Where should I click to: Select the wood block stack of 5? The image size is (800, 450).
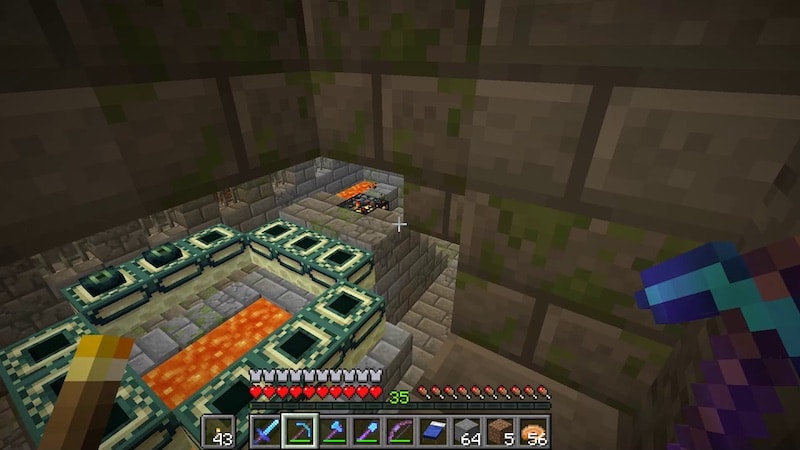click(x=499, y=432)
